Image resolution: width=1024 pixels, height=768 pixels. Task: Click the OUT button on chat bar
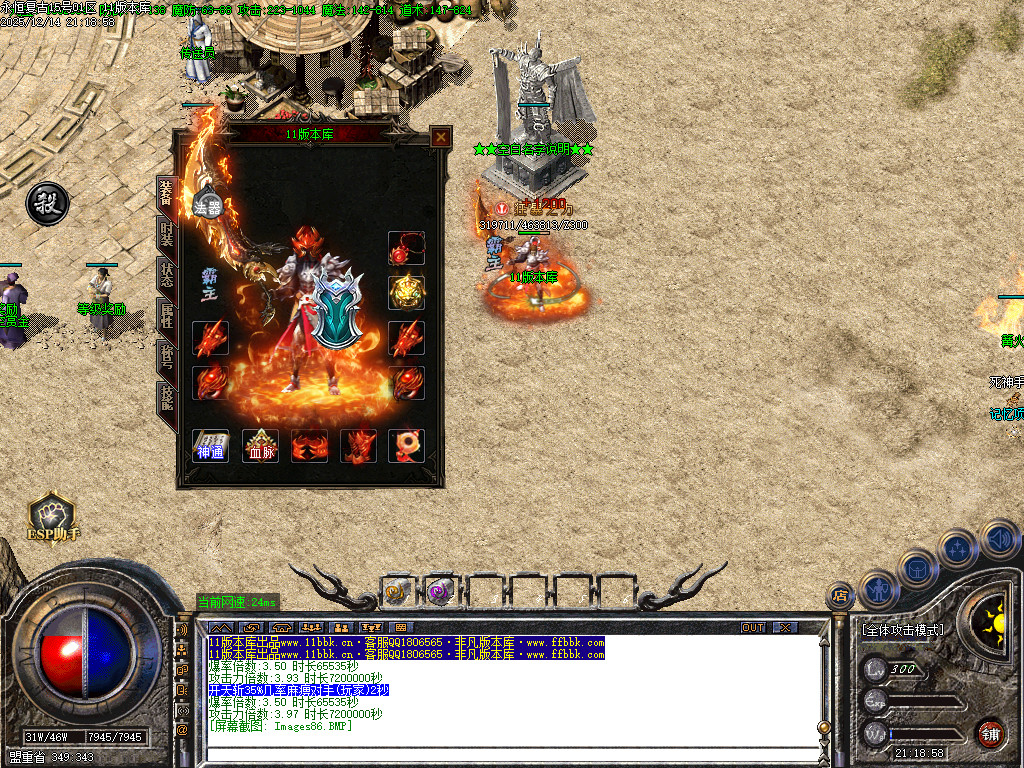click(x=753, y=627)
